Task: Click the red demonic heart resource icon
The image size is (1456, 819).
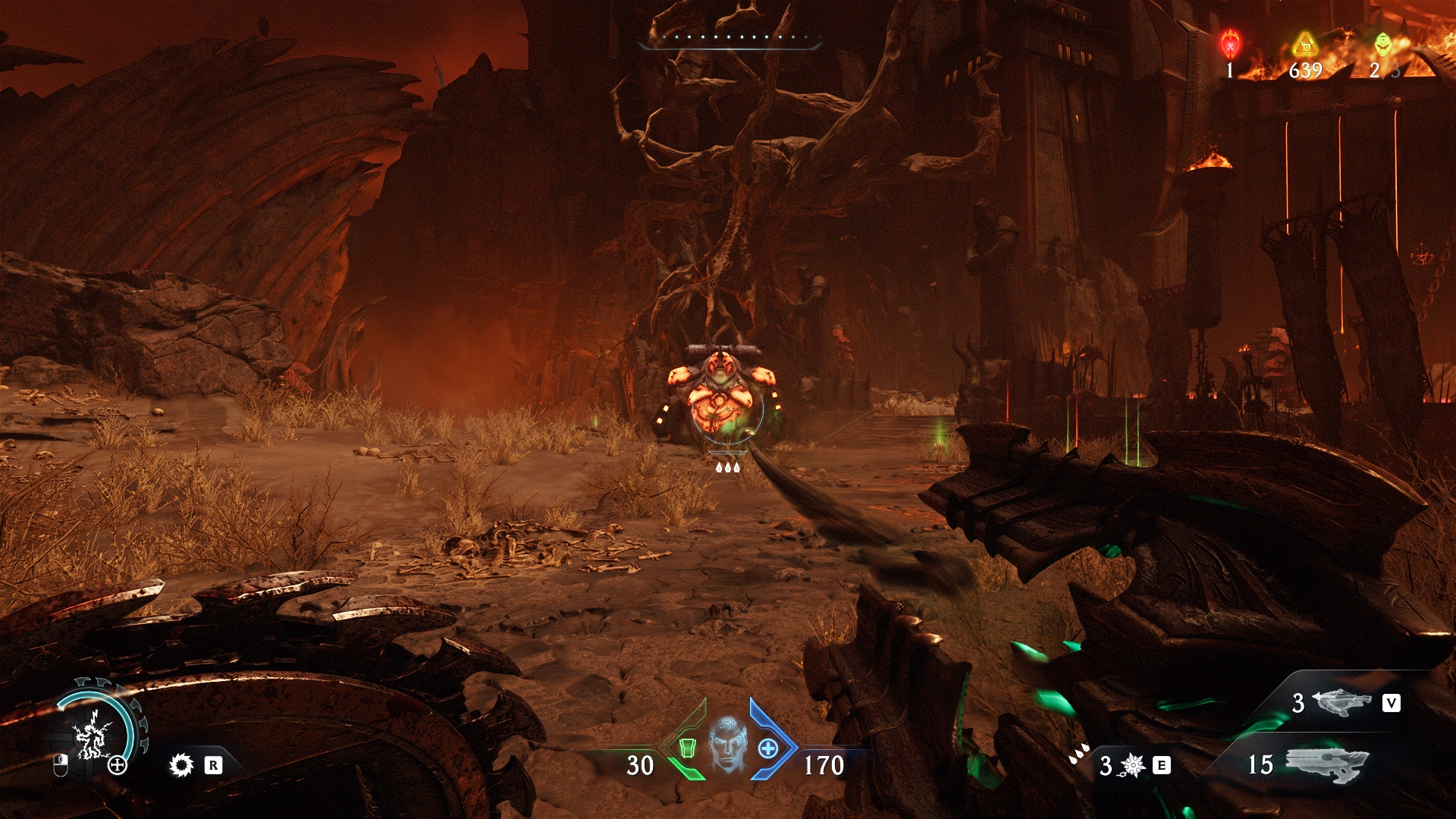Action: [x=1230, y=45]
